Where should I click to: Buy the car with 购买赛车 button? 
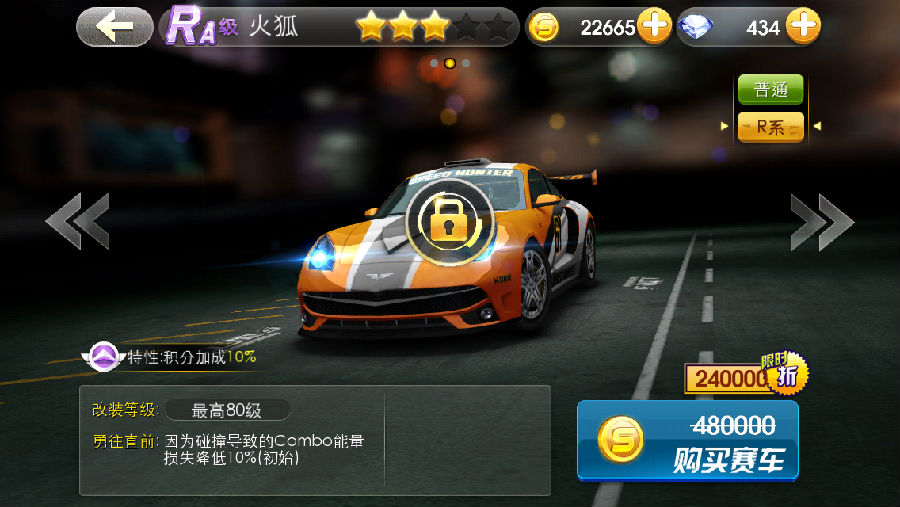[x=688, y=441]
